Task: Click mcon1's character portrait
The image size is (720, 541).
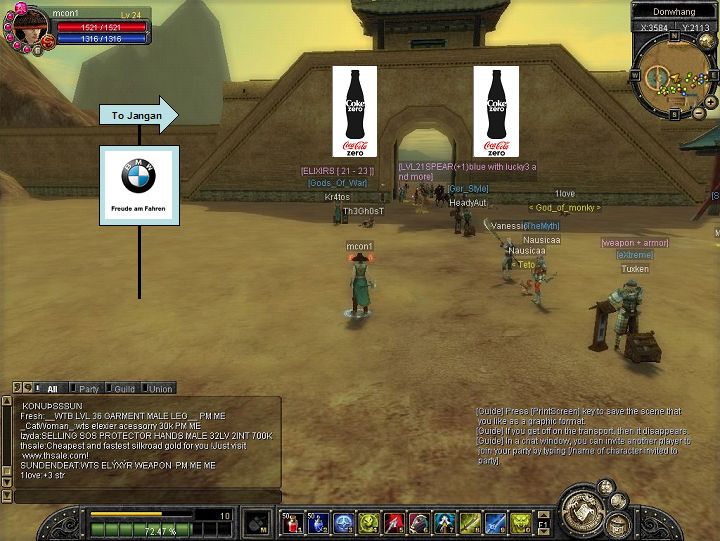Action: (x=27, y=28)
